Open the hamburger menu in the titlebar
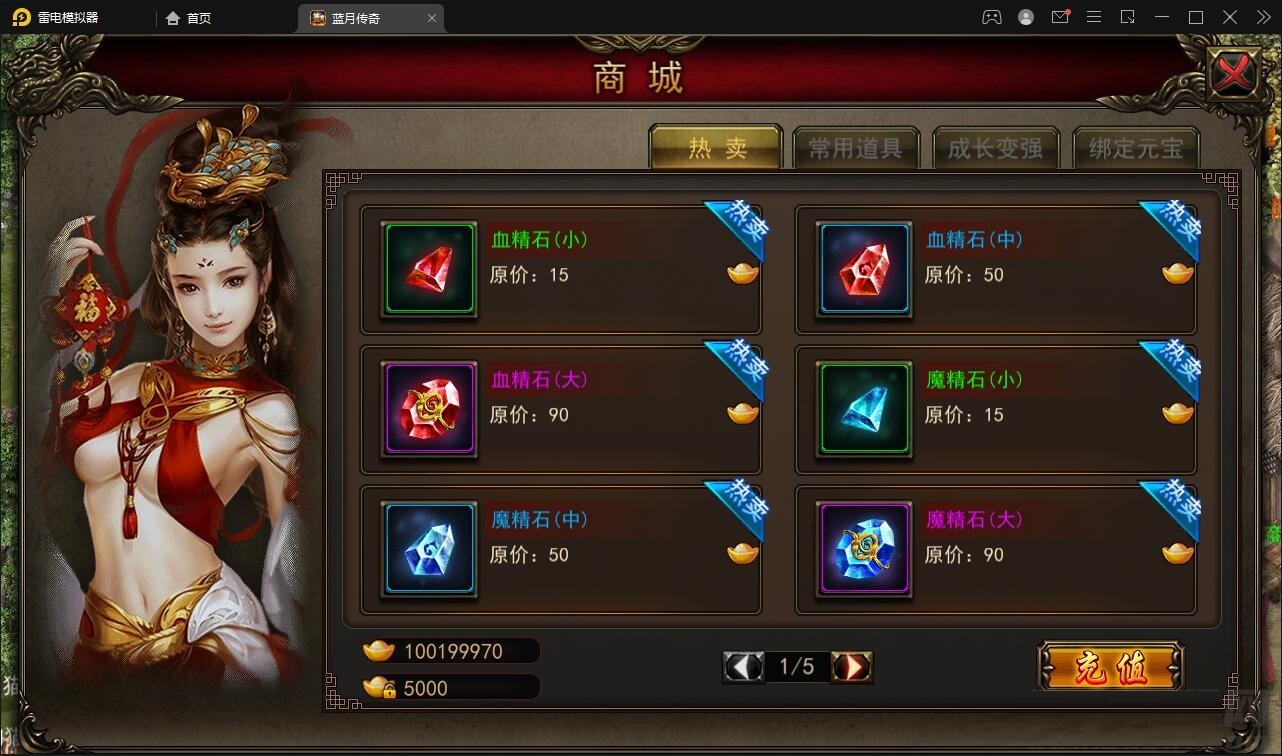Viewport: 1282px width, 756px height. coord(1094,16)
